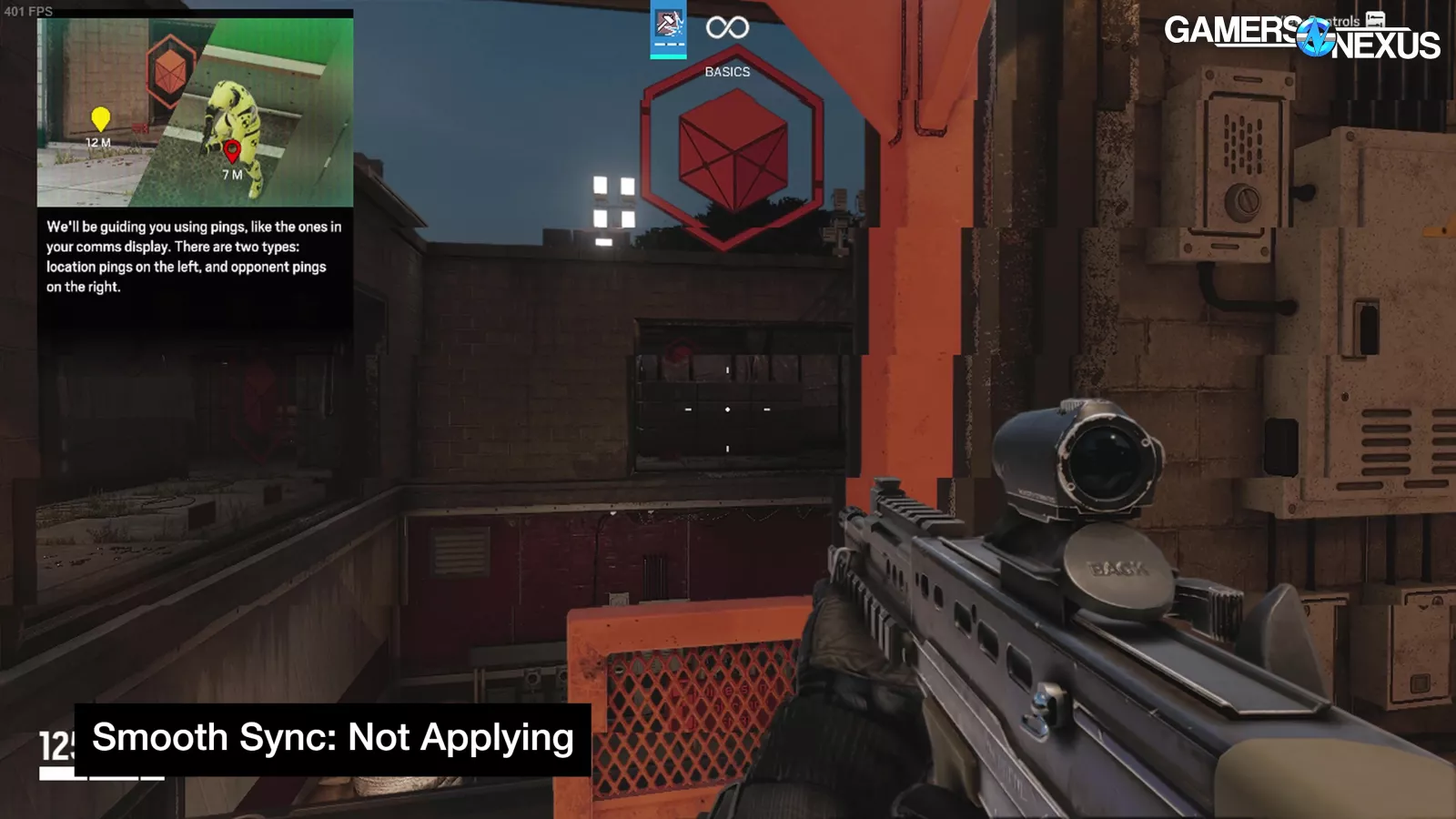Click the red cube objective marker

[732, 150]
